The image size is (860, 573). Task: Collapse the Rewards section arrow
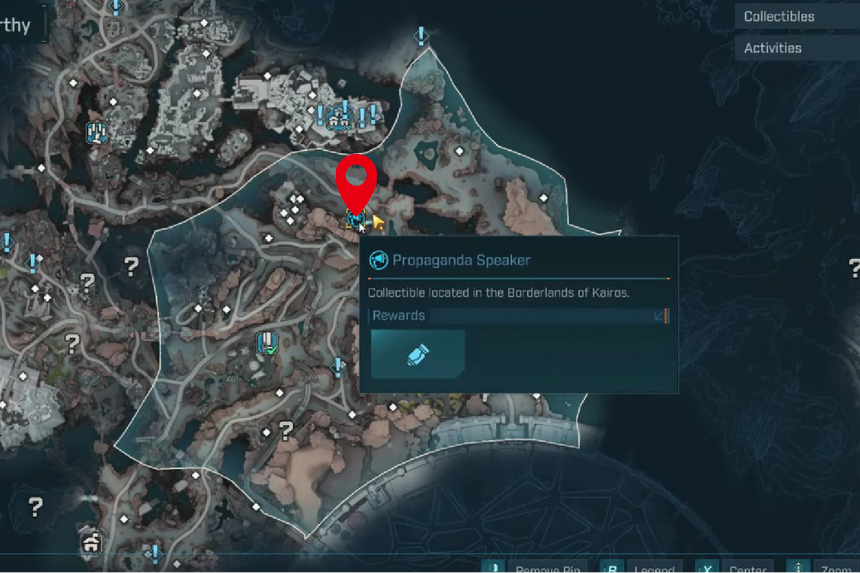[x=659, y=316]
